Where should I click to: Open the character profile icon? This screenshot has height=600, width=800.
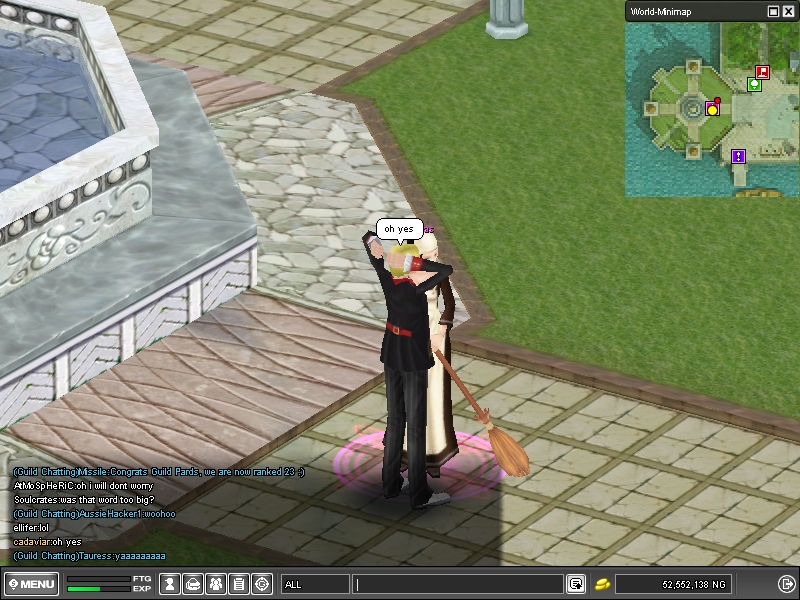171,584
